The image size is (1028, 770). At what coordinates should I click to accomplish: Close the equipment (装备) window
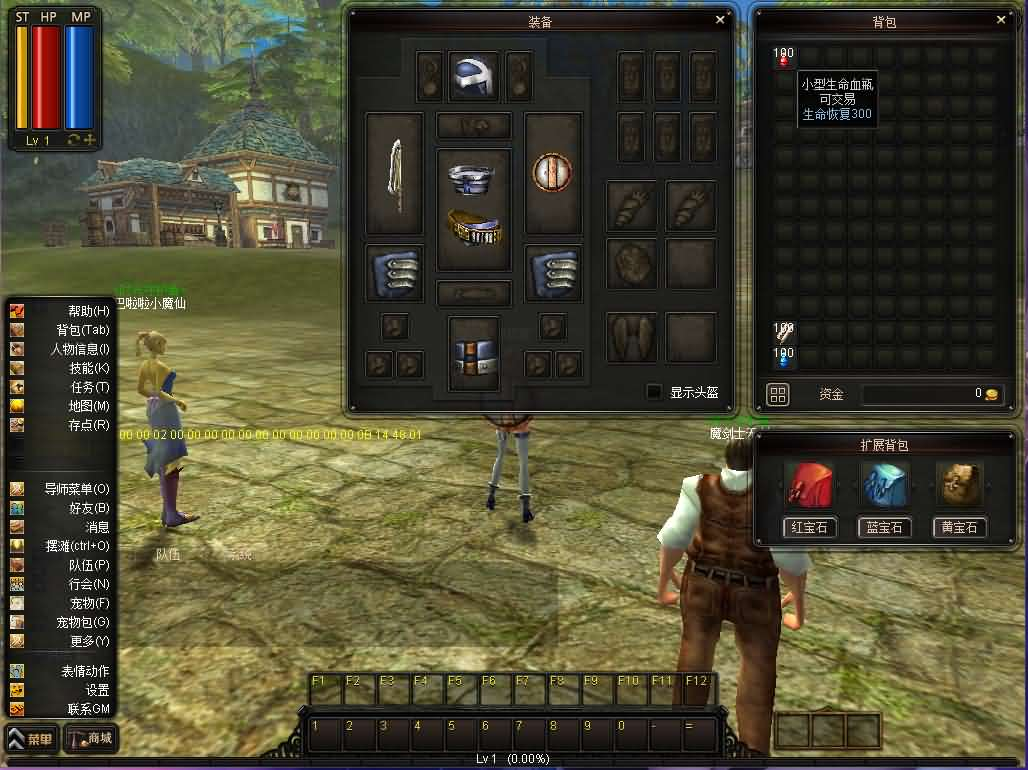[x=720, y=19]
